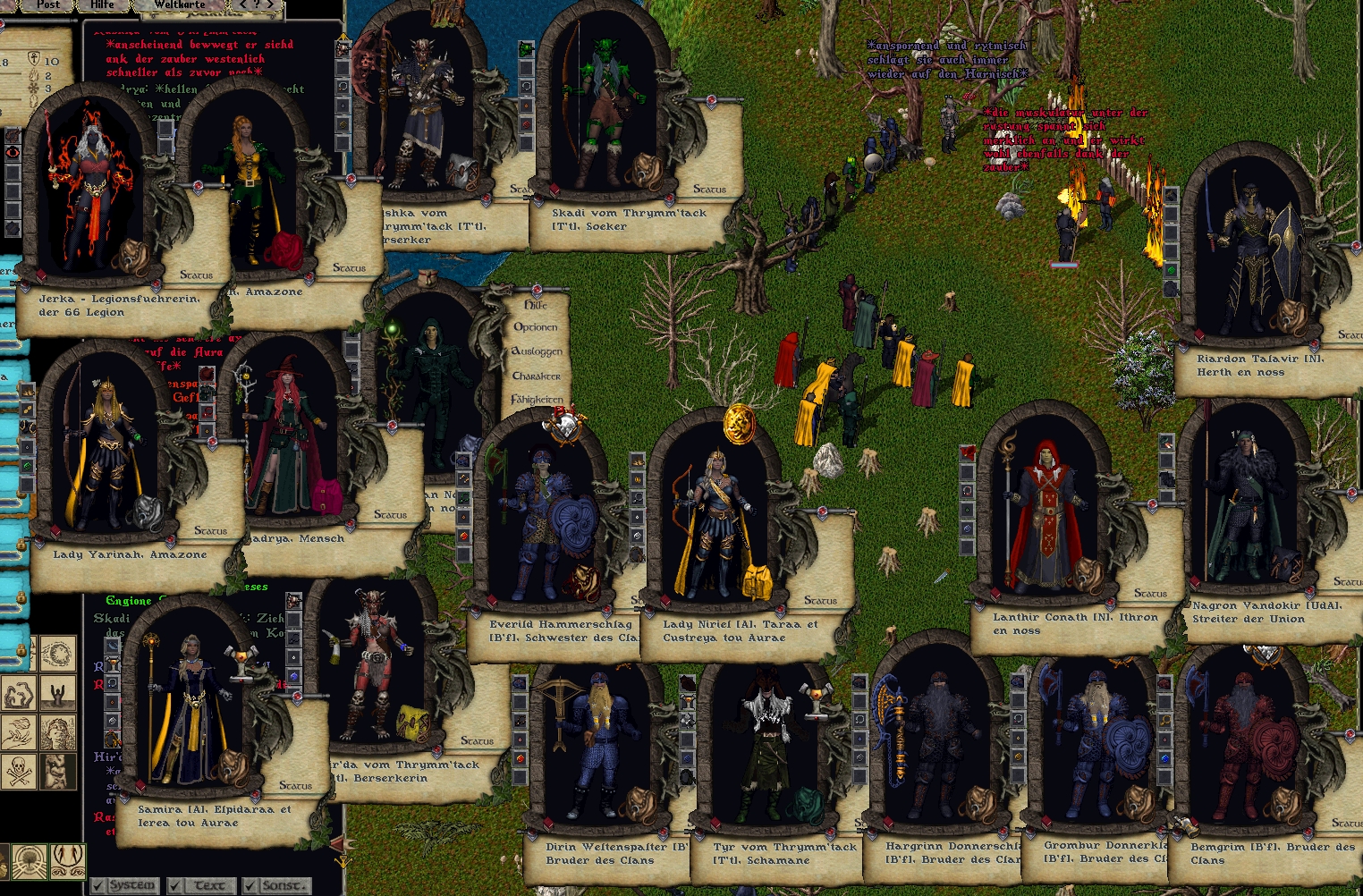The image size is (1363, 896).
Task: Open Status on Lady Niriel's paperdoll
Action: [820, 601]
